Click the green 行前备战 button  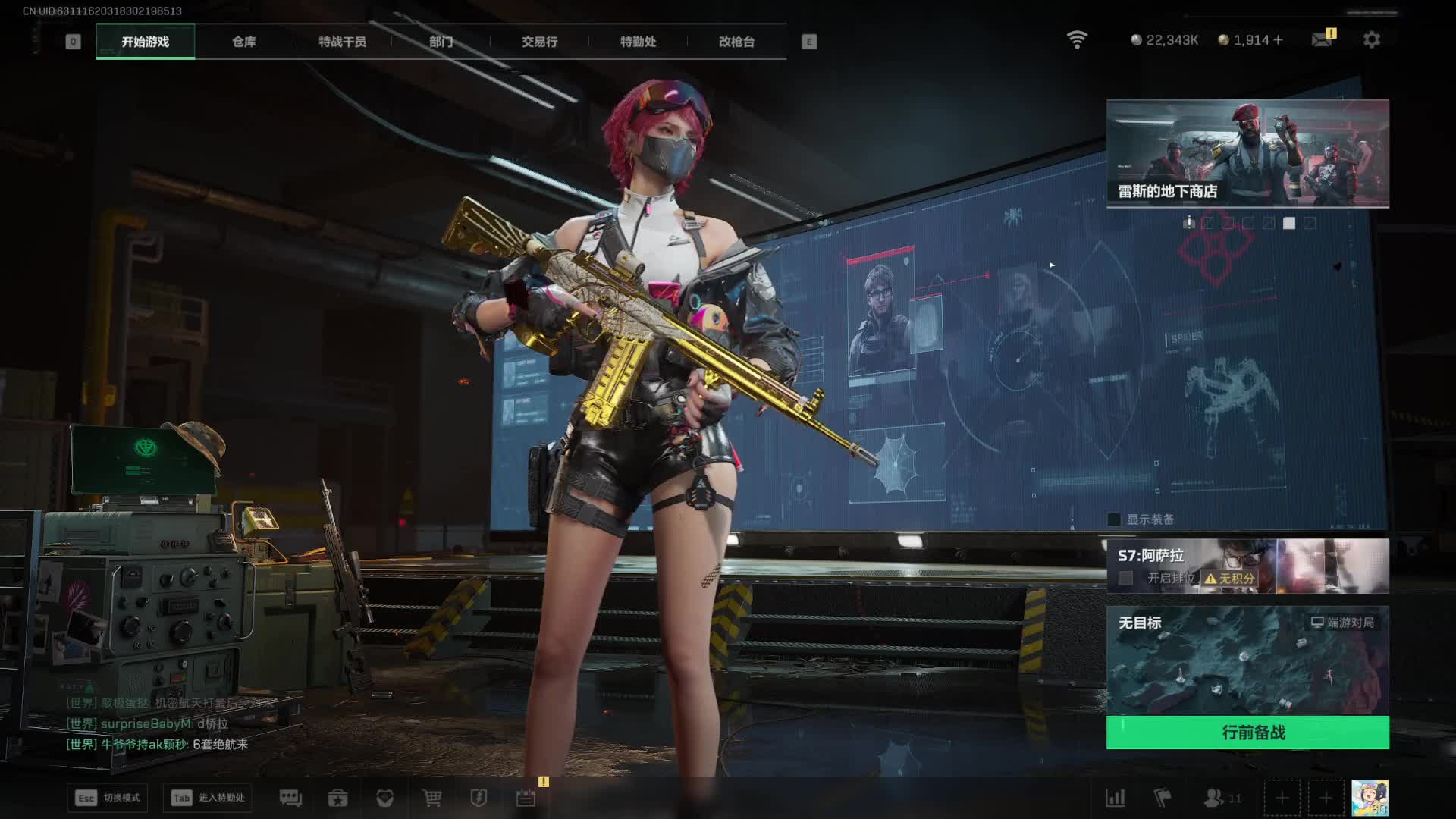(x=1247, y=733)
